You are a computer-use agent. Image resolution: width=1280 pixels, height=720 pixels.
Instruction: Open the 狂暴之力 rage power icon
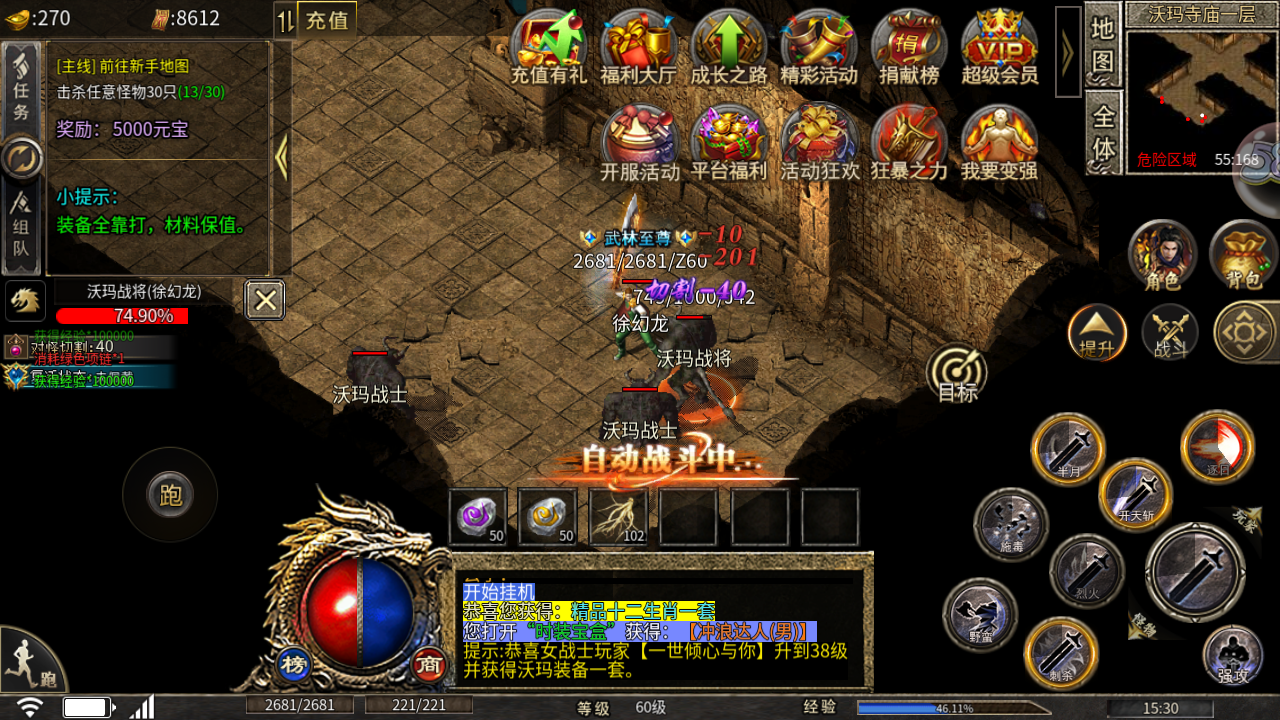click(909, 143)
